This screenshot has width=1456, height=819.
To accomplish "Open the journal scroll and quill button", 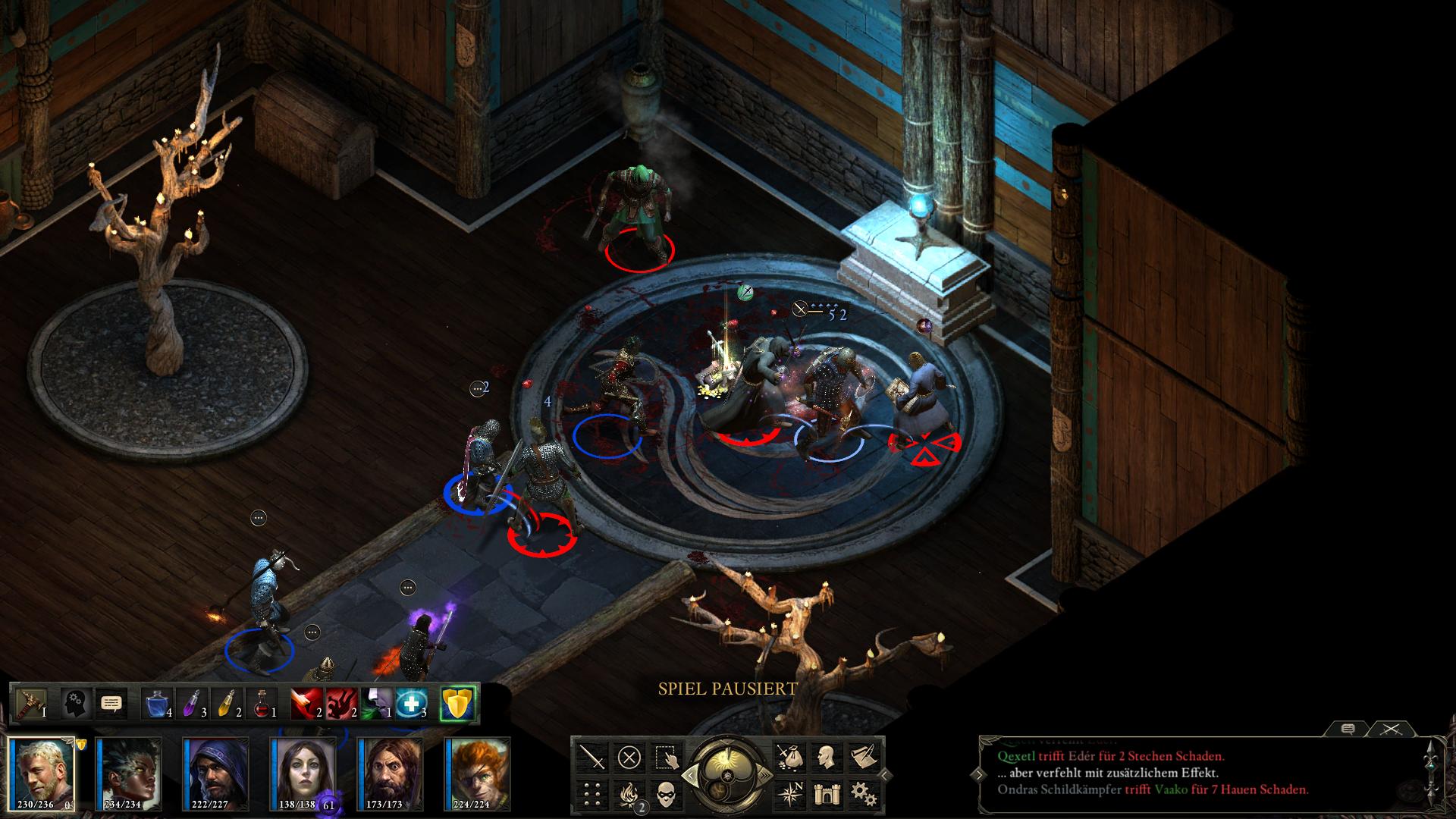I will point(861,757).
